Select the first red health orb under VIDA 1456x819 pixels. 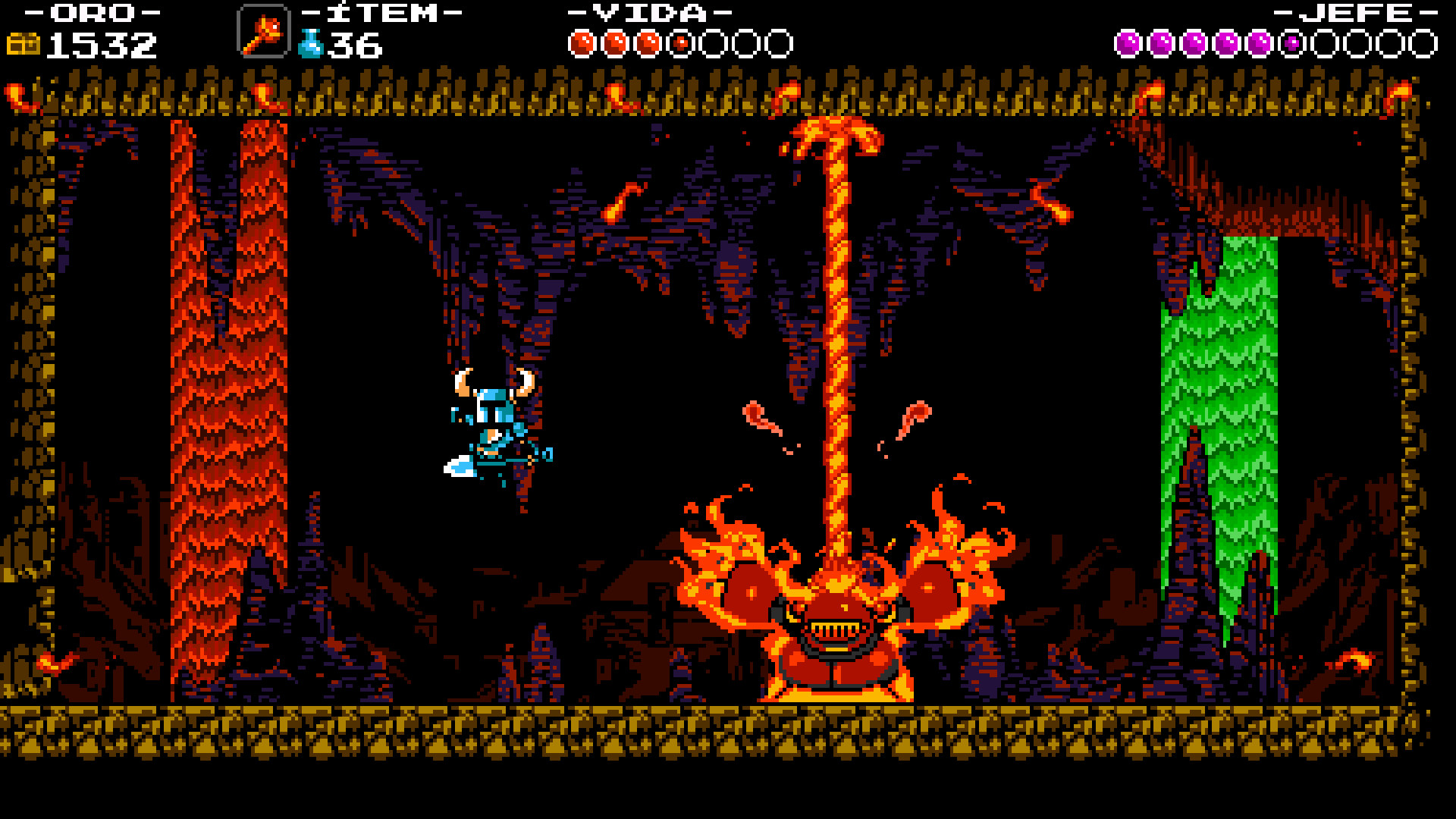[x=582, y=42]
